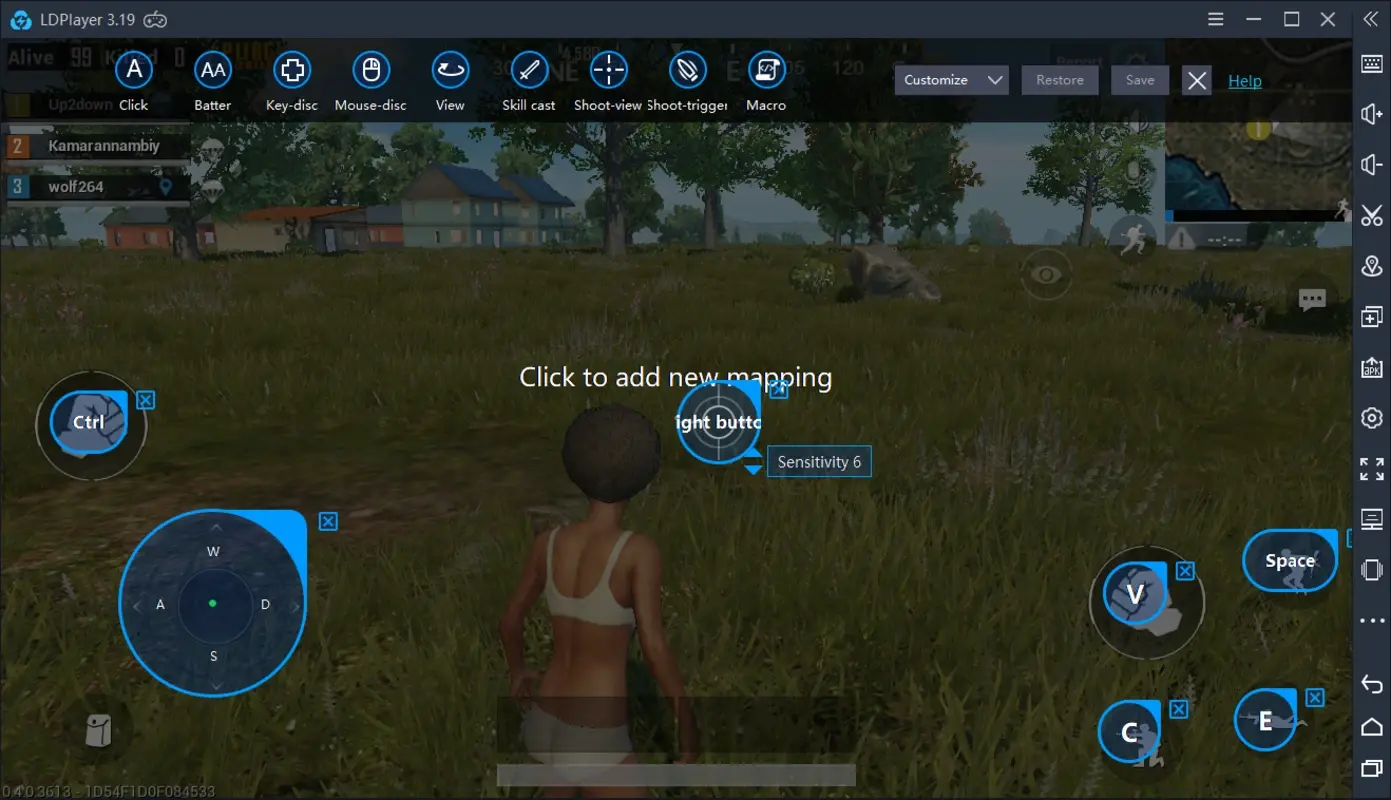The width and height of the screenshot is (1391, 800).
Task: Select the View rotation mapping tool
Action: (450, 70)
